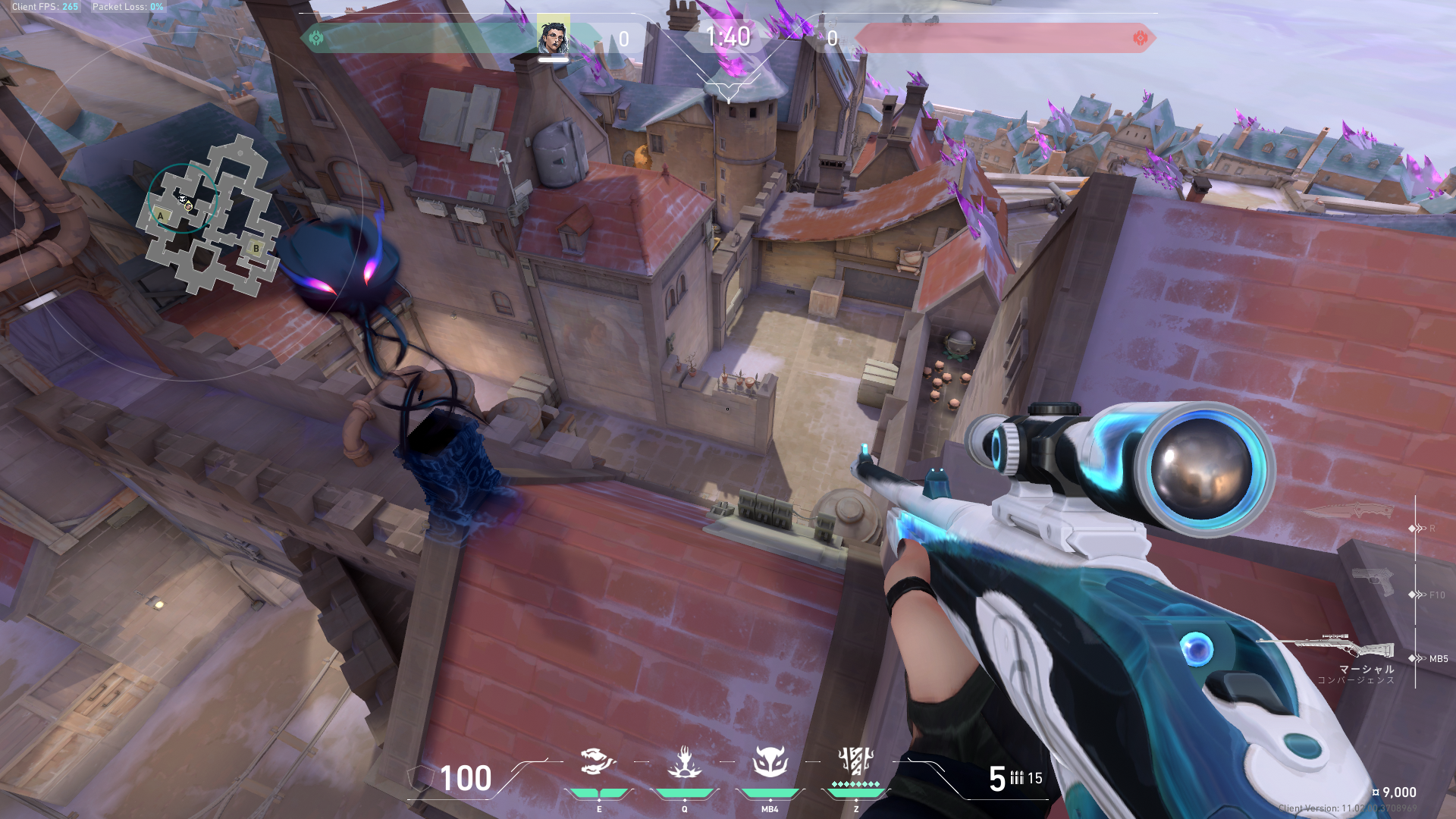This screenshot has width=1456, height=819.
Task: Select the player agent portrait
Action: [x=553, y=36]
